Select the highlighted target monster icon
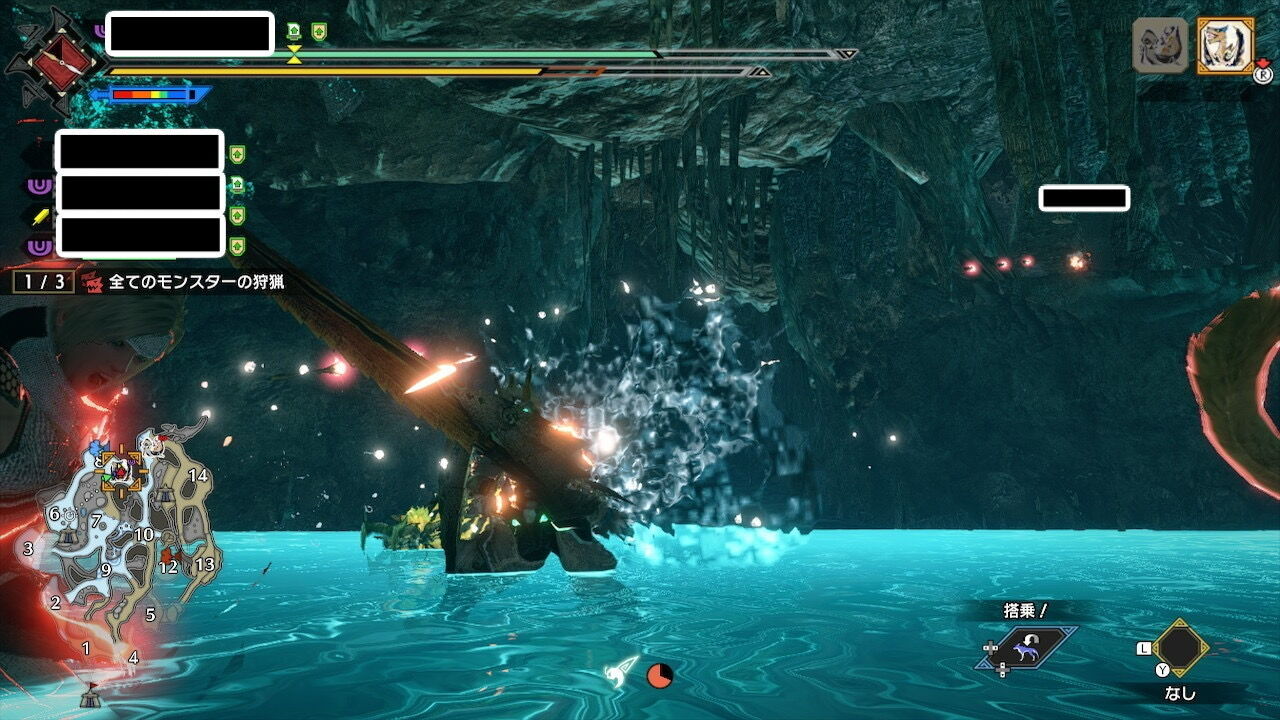This screenshot has width=1280, height=720. 1225,45
